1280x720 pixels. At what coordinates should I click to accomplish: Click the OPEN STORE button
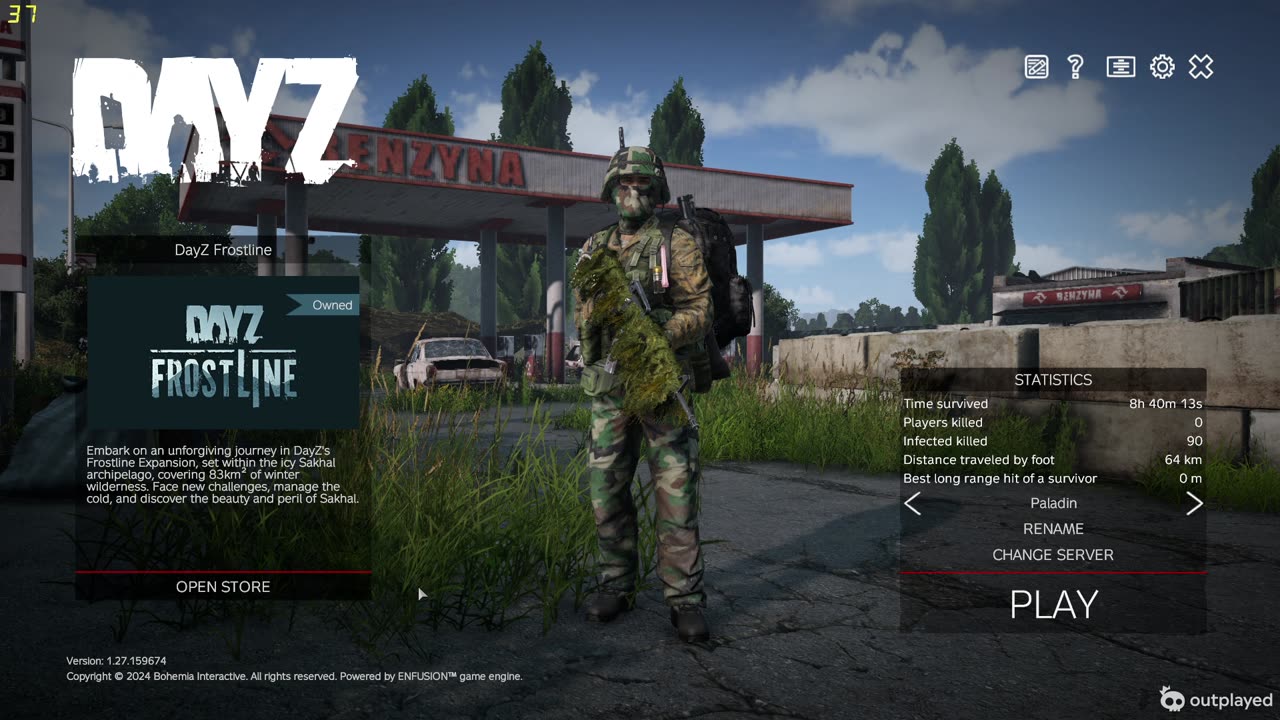[x=223, y=587]
